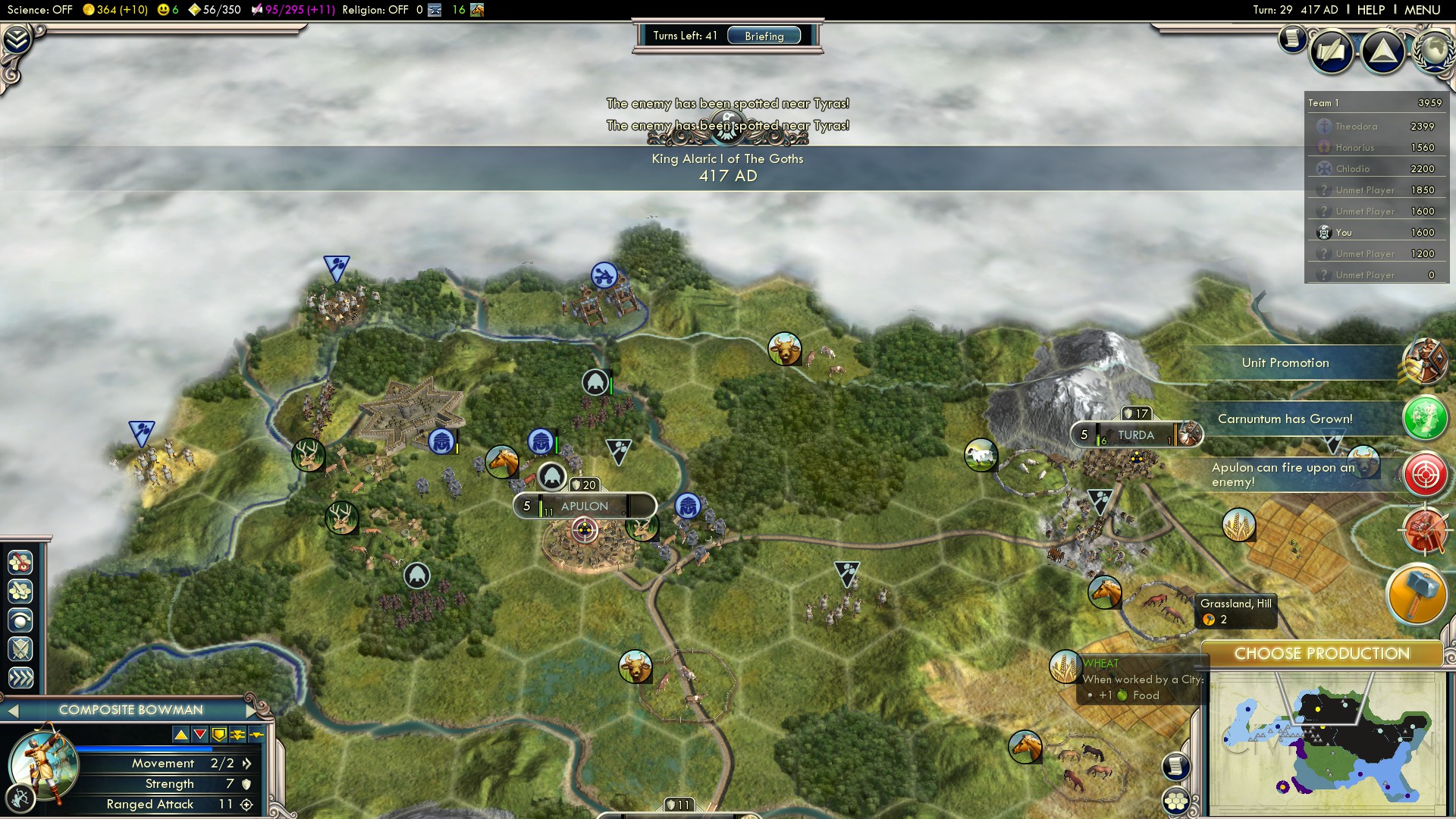View the Carnuntum has Grown notification

[1285, 419]
